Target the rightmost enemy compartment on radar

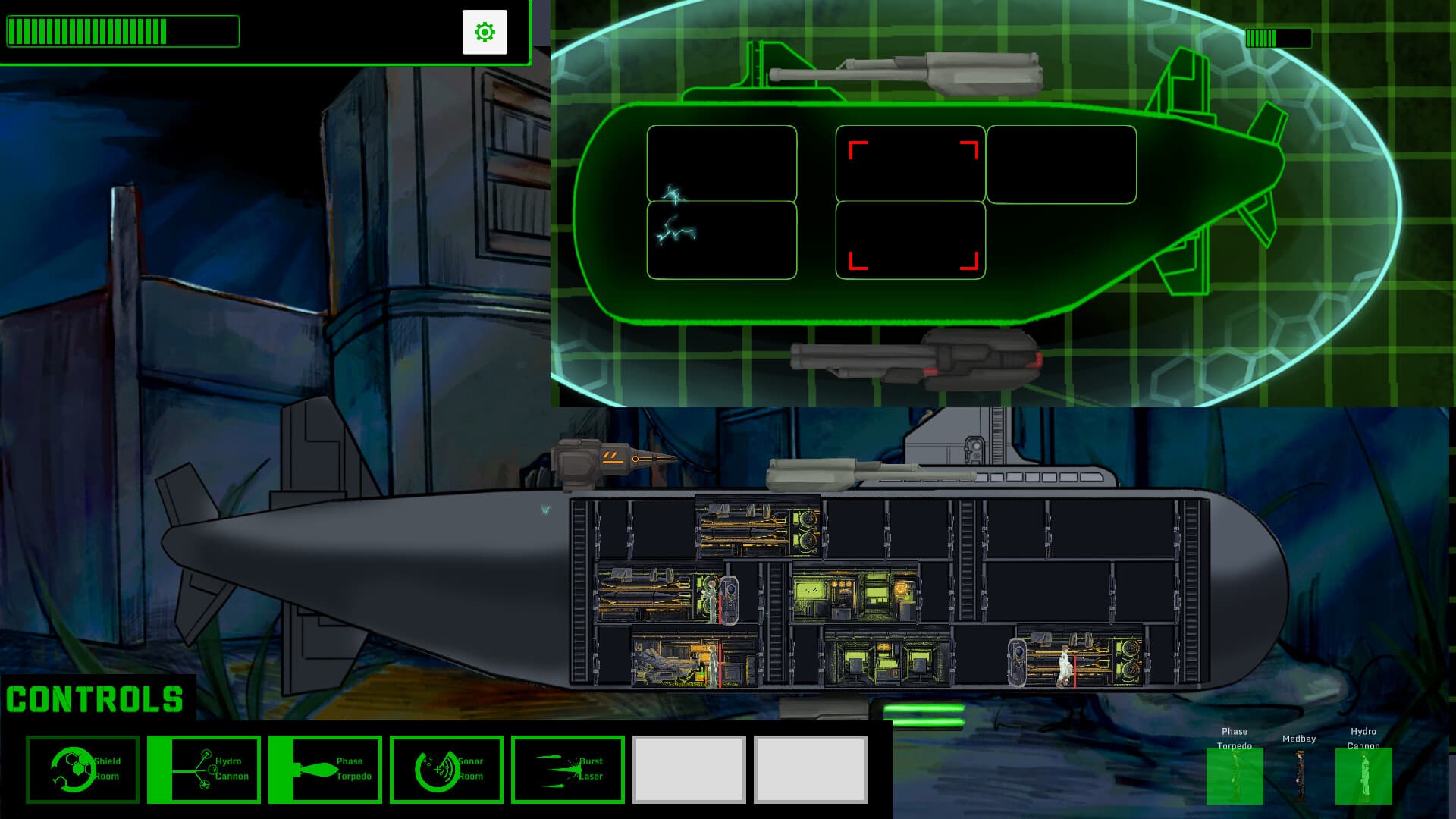coord(1062,163)
